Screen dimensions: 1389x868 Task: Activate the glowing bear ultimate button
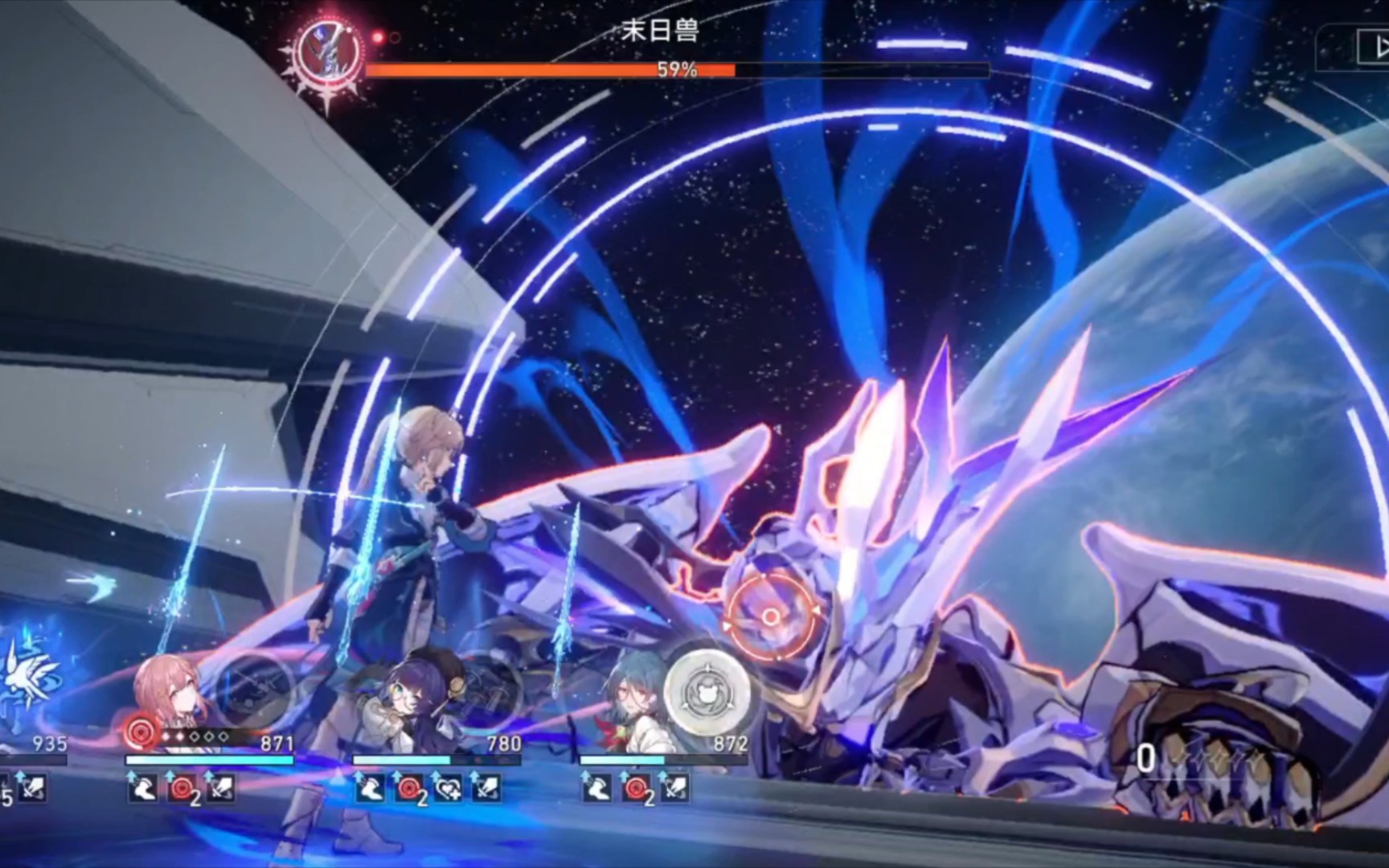point(707,690)
